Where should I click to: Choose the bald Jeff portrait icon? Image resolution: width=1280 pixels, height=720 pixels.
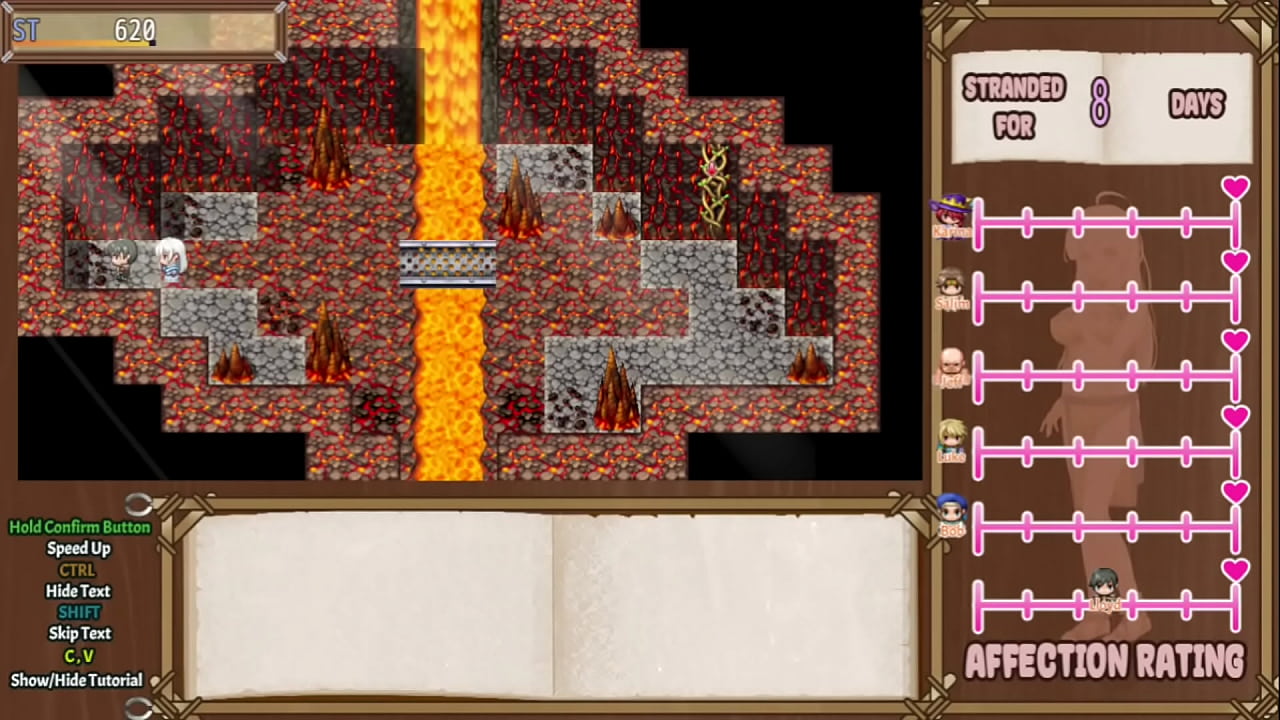[951, 365]
